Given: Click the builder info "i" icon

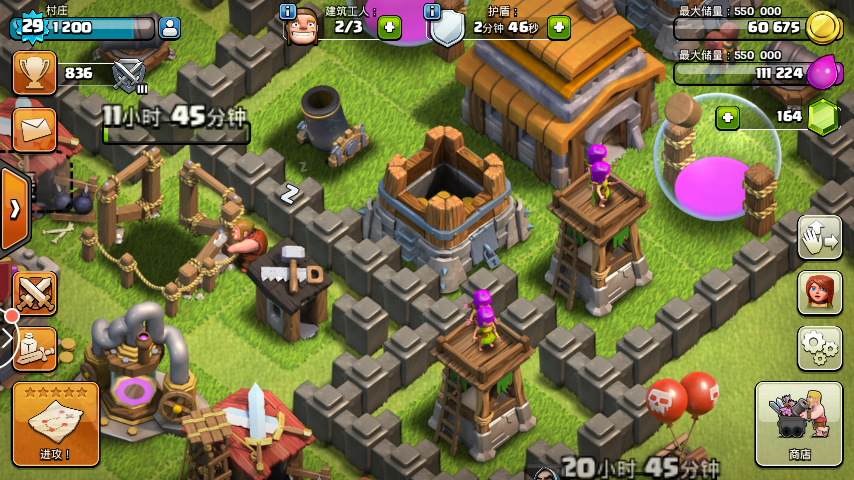Looking at the screenshot, I should pos(288,12).
